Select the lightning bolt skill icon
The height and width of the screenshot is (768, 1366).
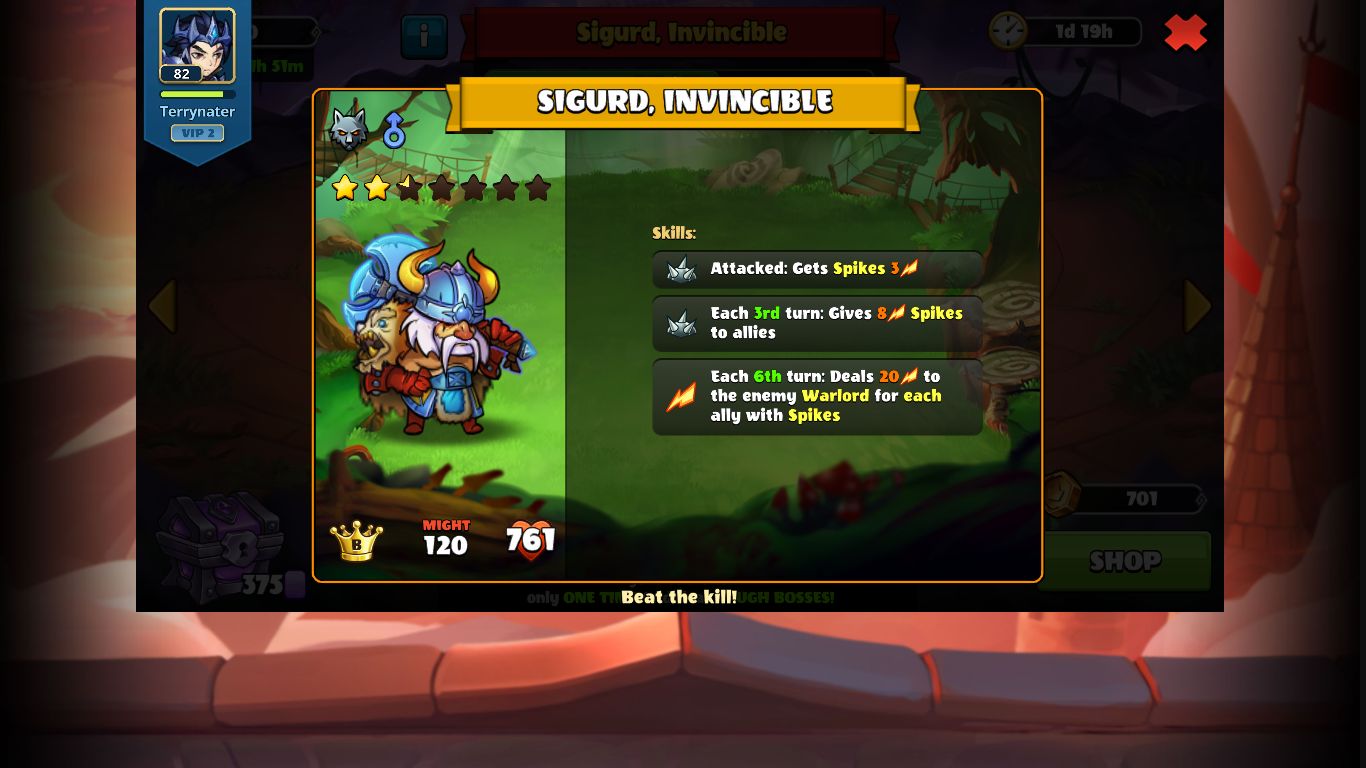pyautogui.click(x=681, y=396)
